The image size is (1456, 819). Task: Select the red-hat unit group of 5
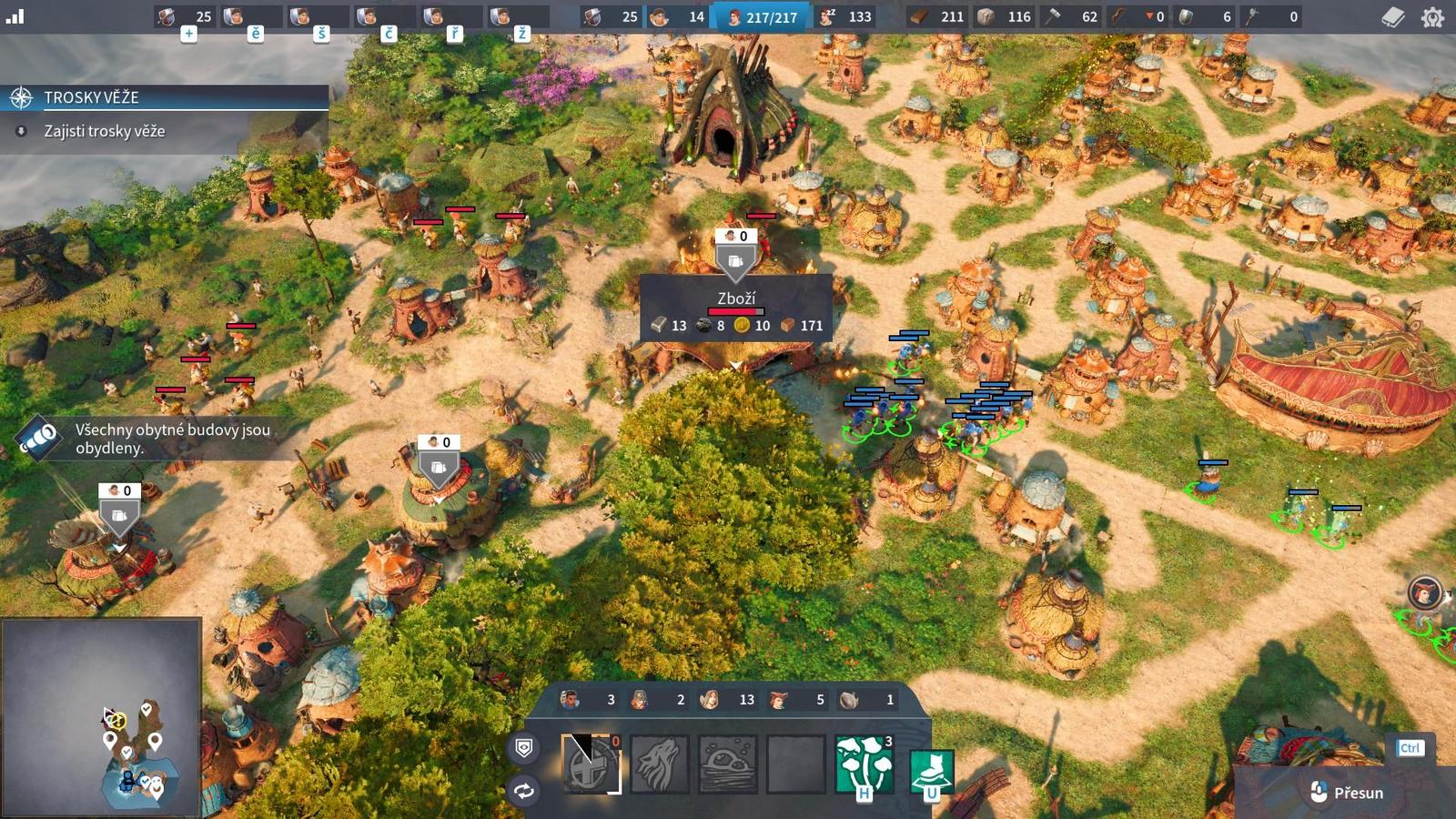(x=798, y=700)
